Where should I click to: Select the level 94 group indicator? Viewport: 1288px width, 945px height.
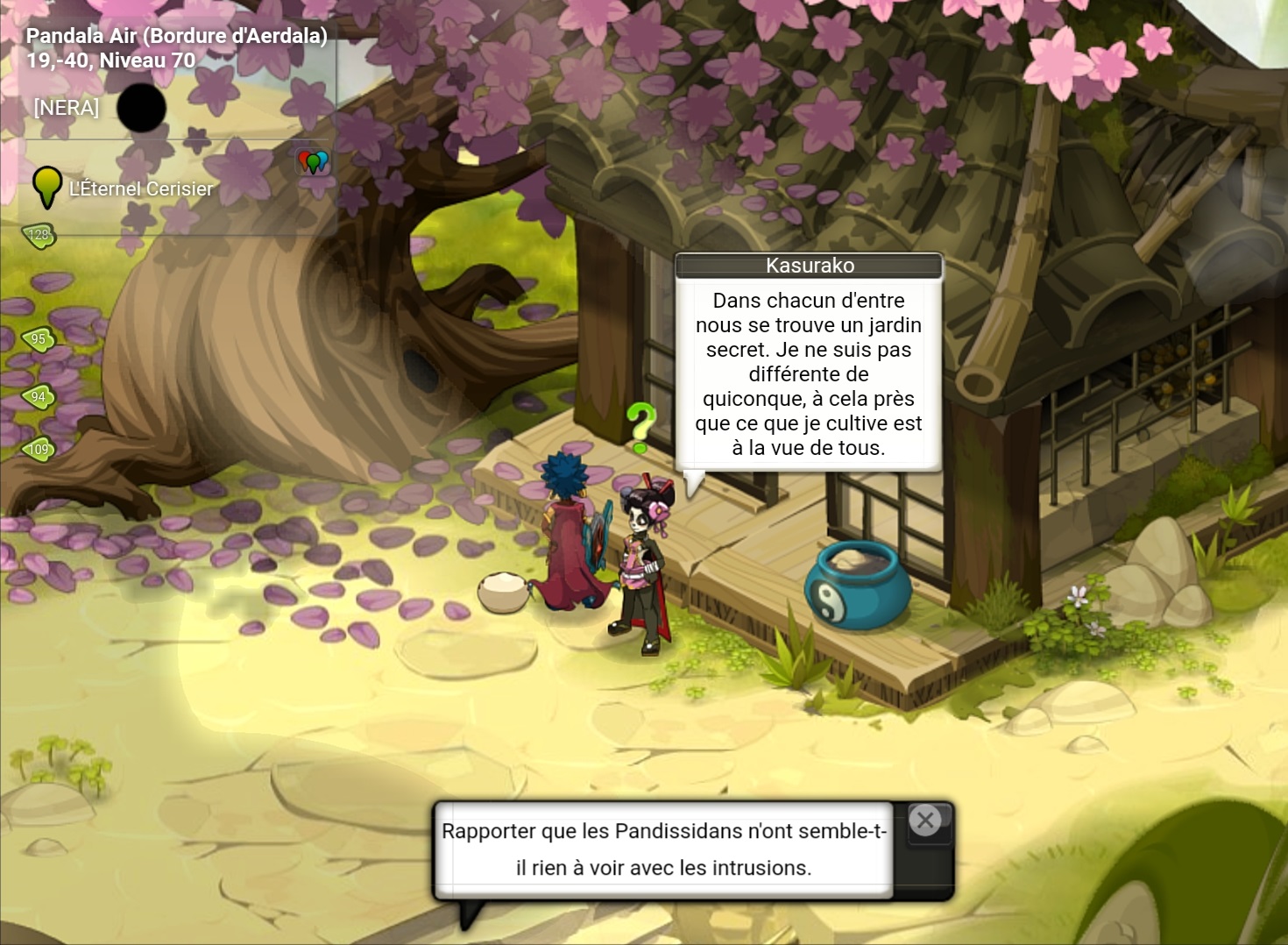tap(39, 397)
